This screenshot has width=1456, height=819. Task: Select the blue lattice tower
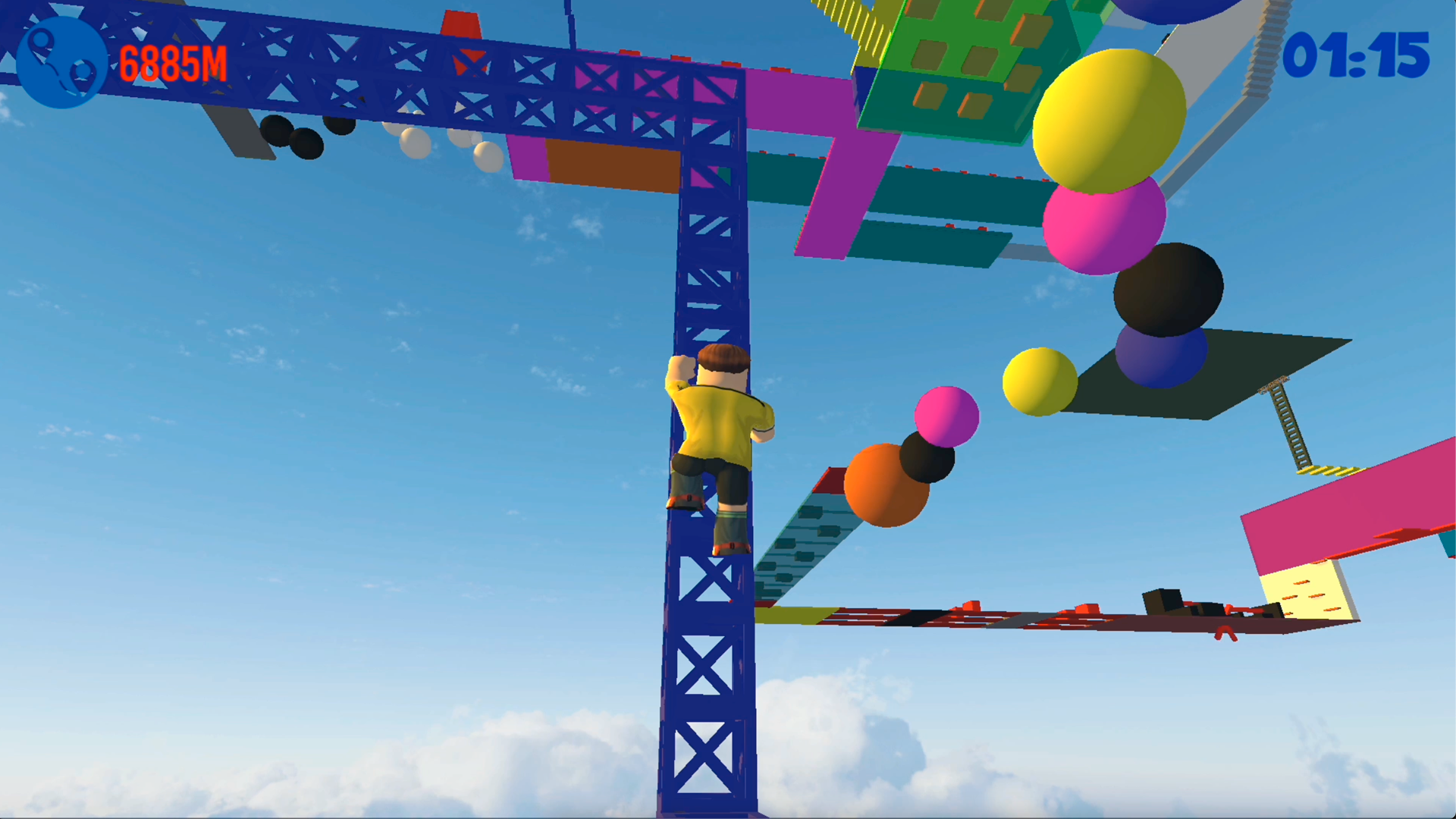pos(705,667)
